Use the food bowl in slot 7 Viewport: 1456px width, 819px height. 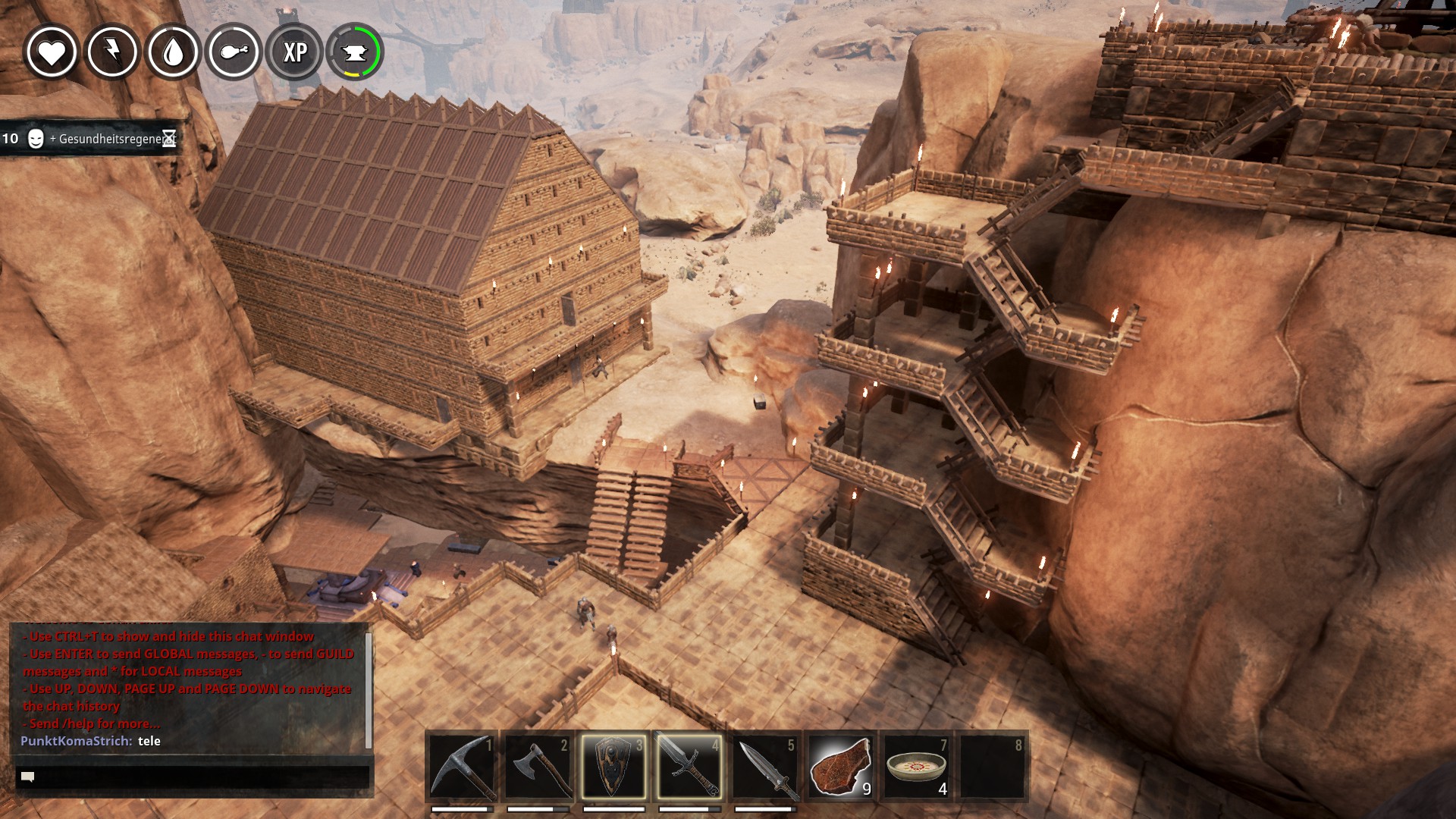tap(917, 767)
